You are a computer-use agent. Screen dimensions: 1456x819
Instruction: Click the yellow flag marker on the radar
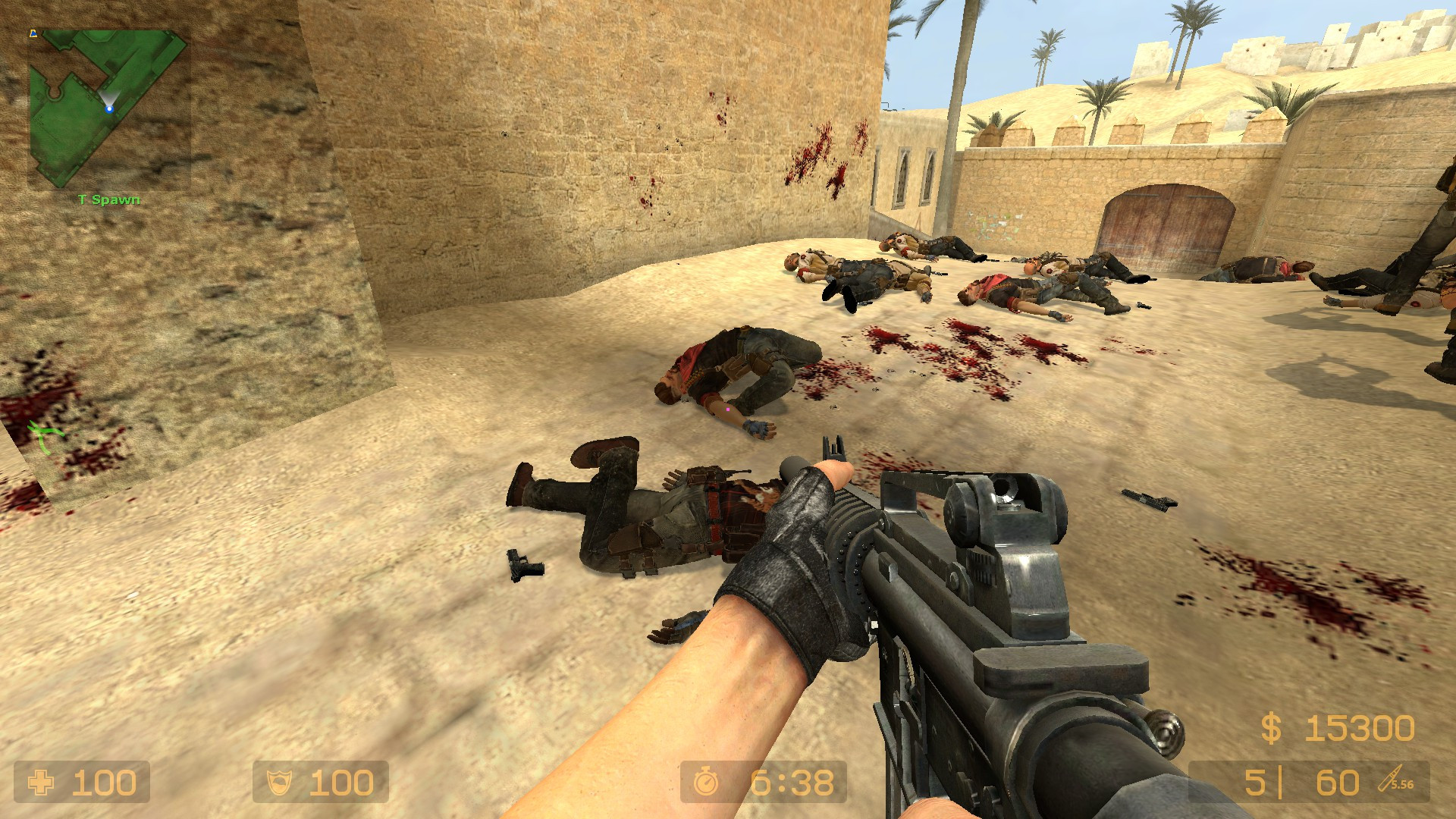32,34
